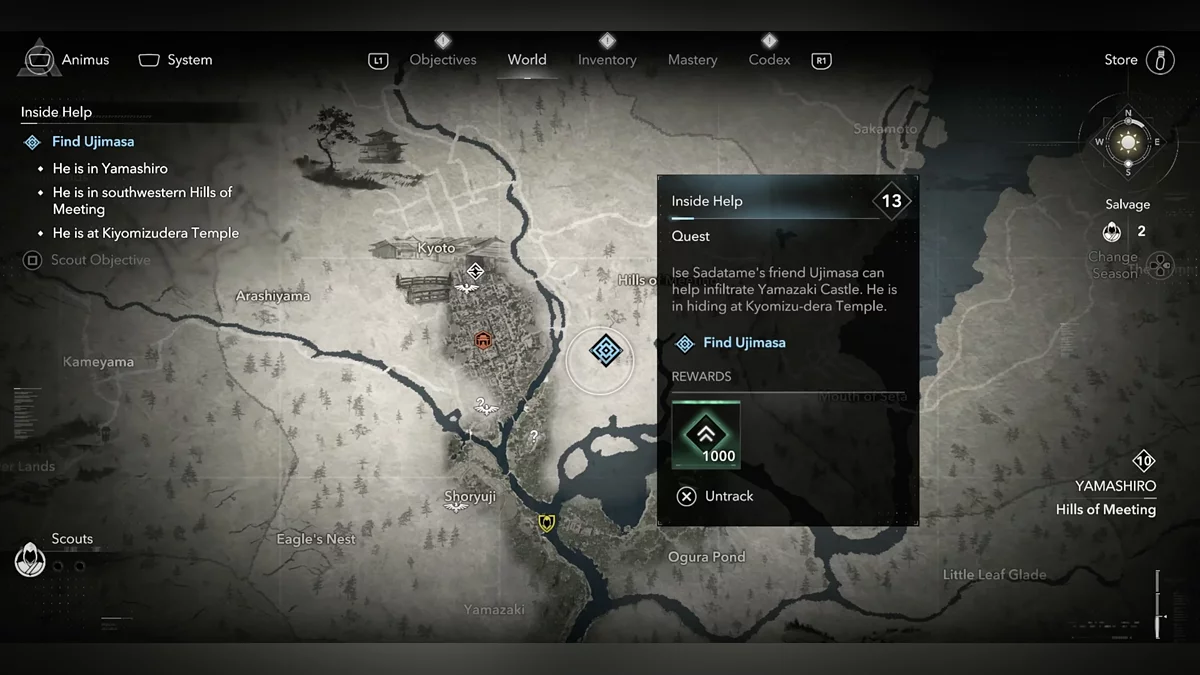Click the compass time-of-day indicator
The image size is (1200, 675).
tap(1128, 141)
